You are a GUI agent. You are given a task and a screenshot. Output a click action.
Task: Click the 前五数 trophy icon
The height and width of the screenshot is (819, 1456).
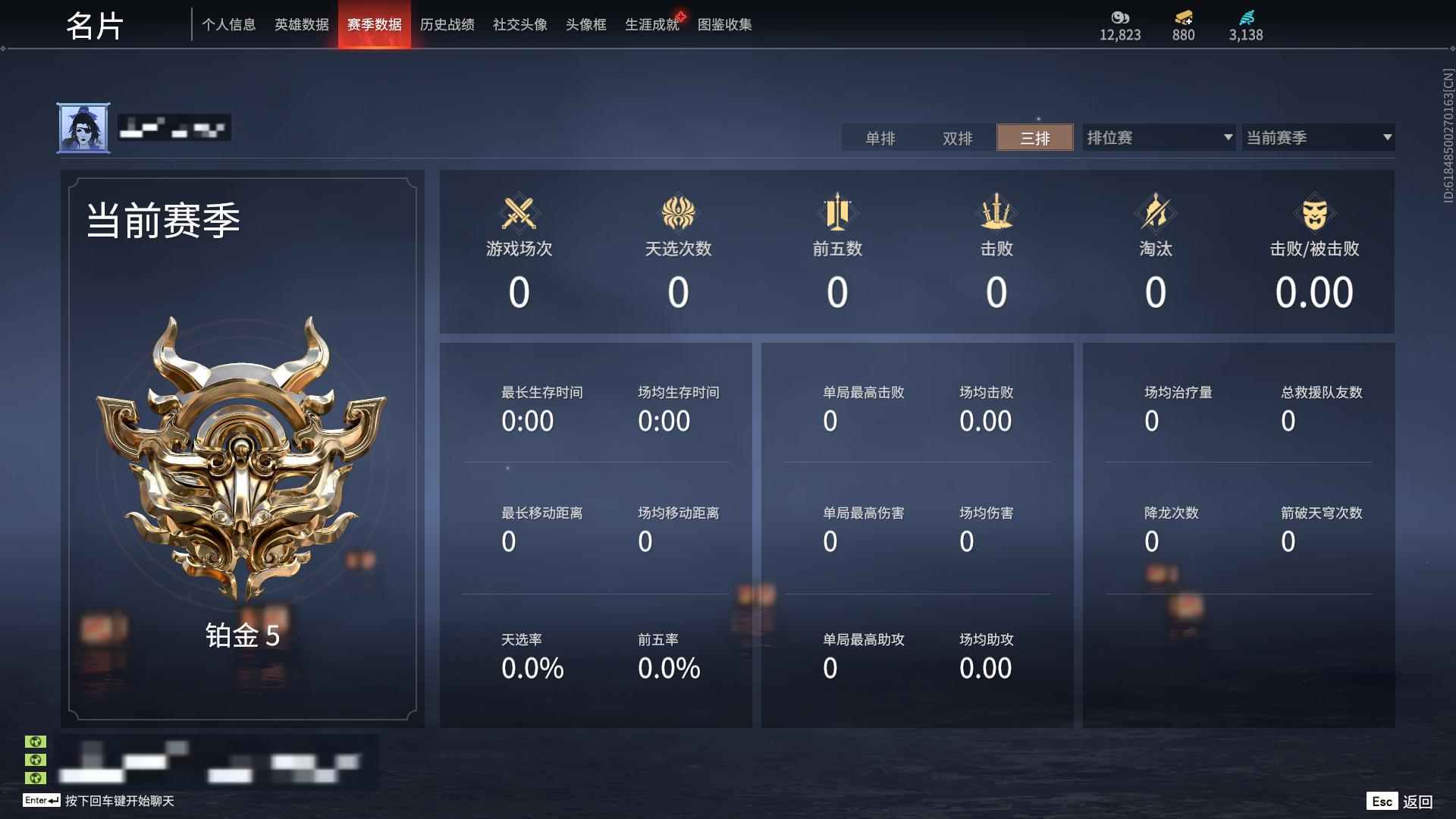[838, 214]
